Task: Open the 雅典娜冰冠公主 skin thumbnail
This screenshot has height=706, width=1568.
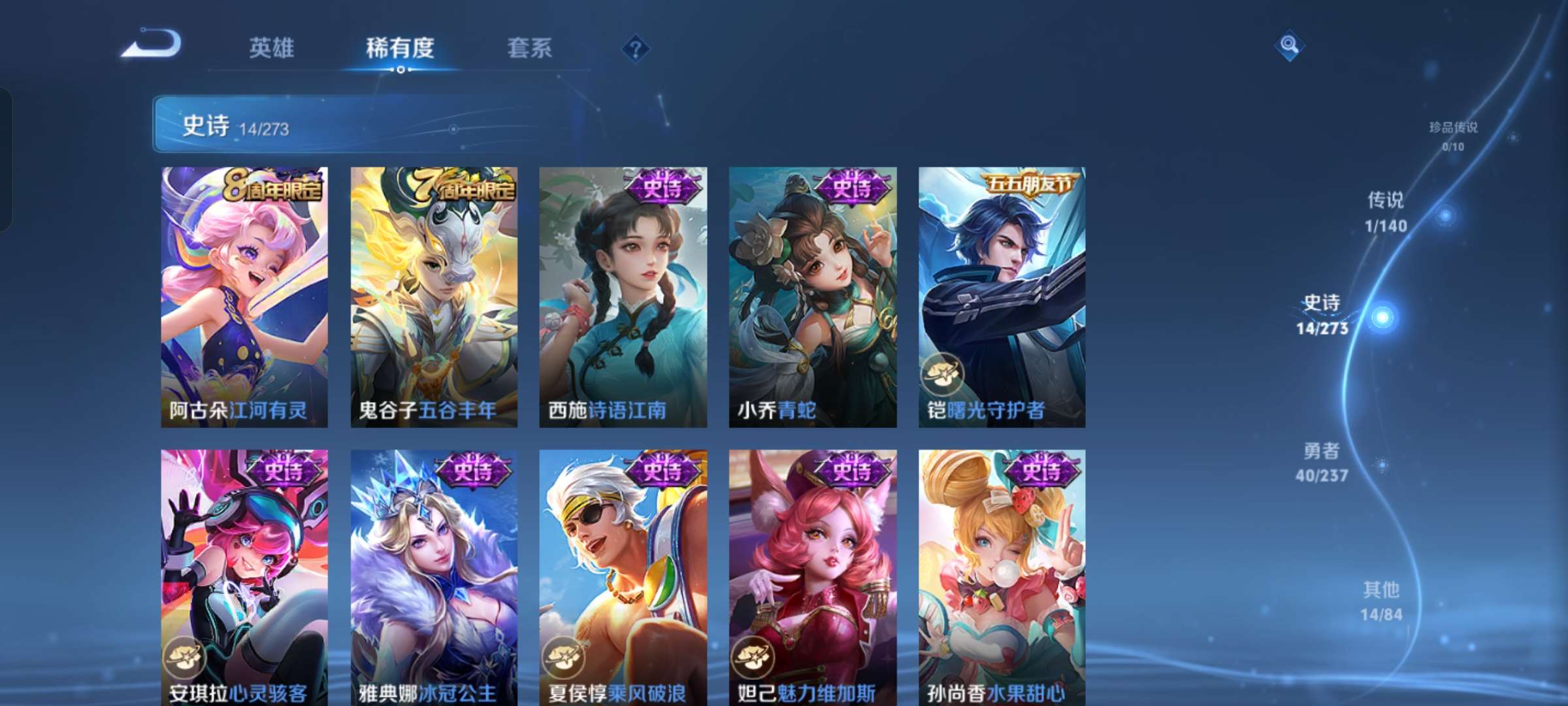Action: [432, 575]
